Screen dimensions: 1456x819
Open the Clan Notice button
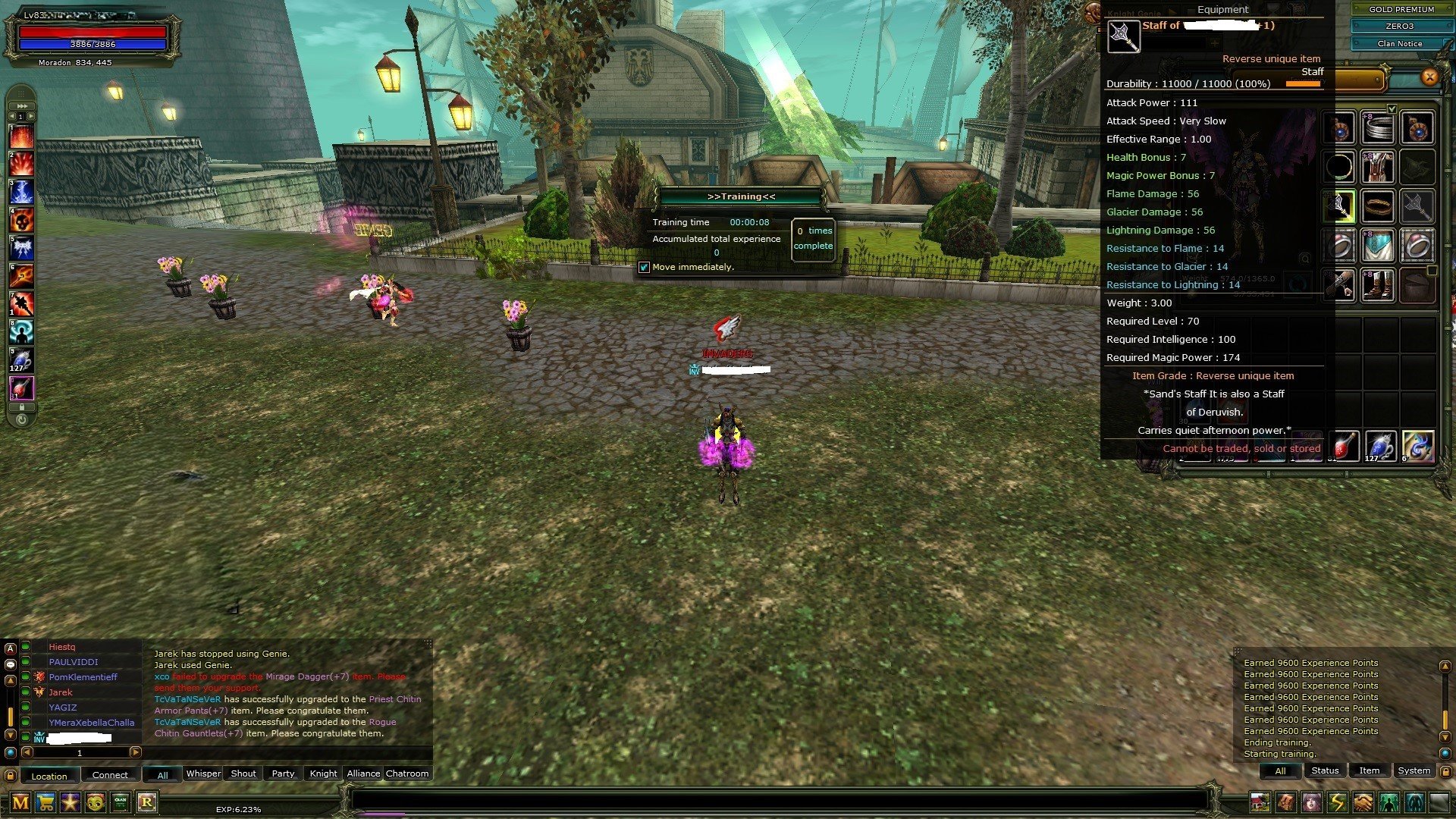1400,44
